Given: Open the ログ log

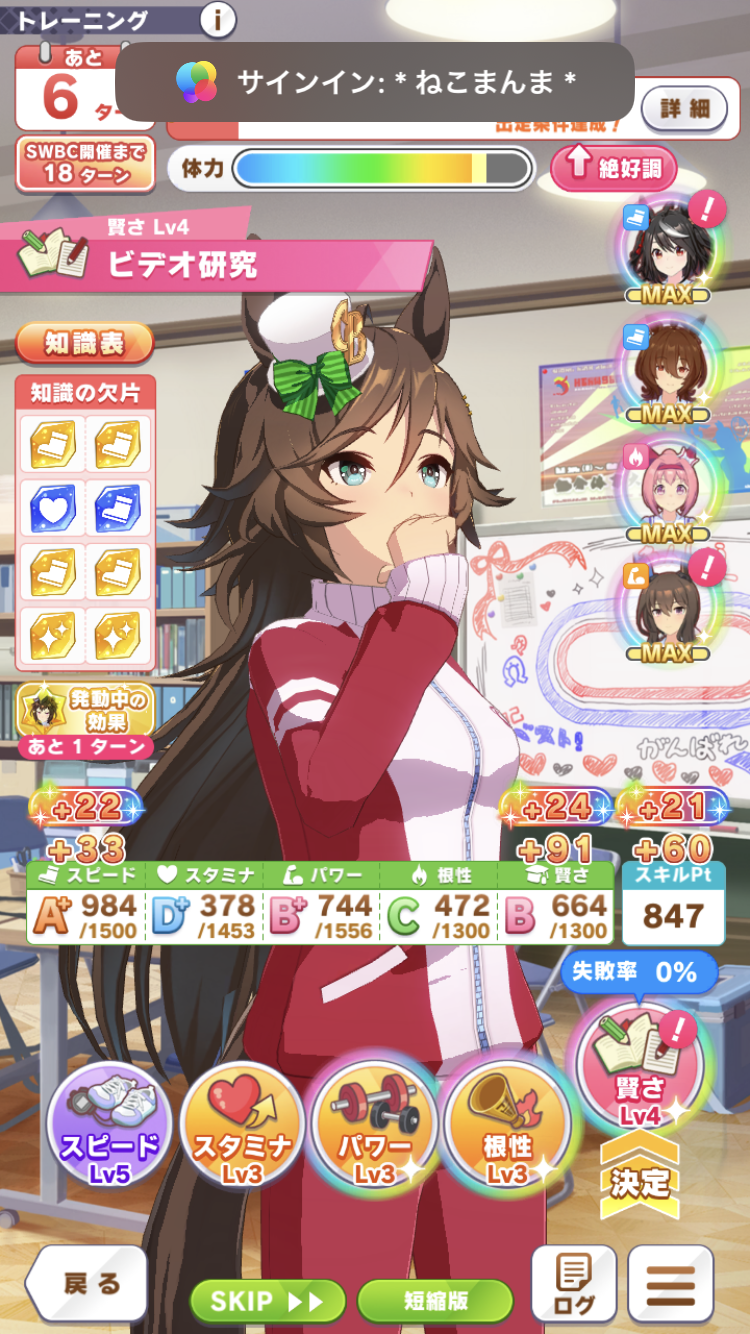Looking at the screenshot, I should tap(573, 1285).
